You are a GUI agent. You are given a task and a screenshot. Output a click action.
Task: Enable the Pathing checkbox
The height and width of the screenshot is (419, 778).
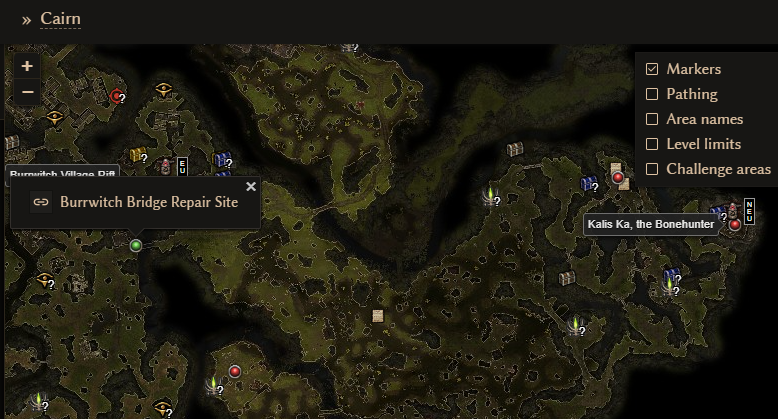(x=652, y=94)
